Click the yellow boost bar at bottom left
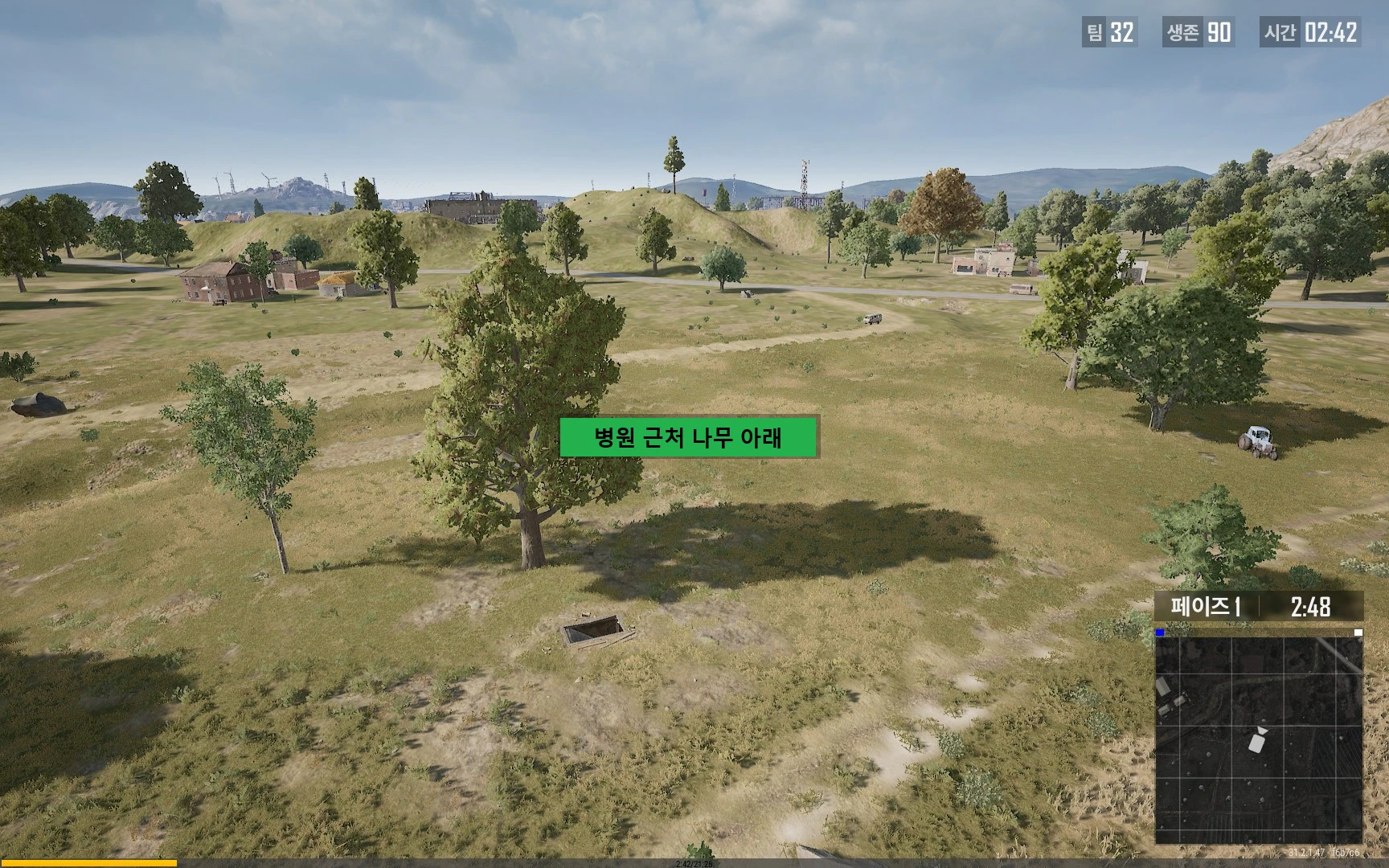 pos(88,861)
